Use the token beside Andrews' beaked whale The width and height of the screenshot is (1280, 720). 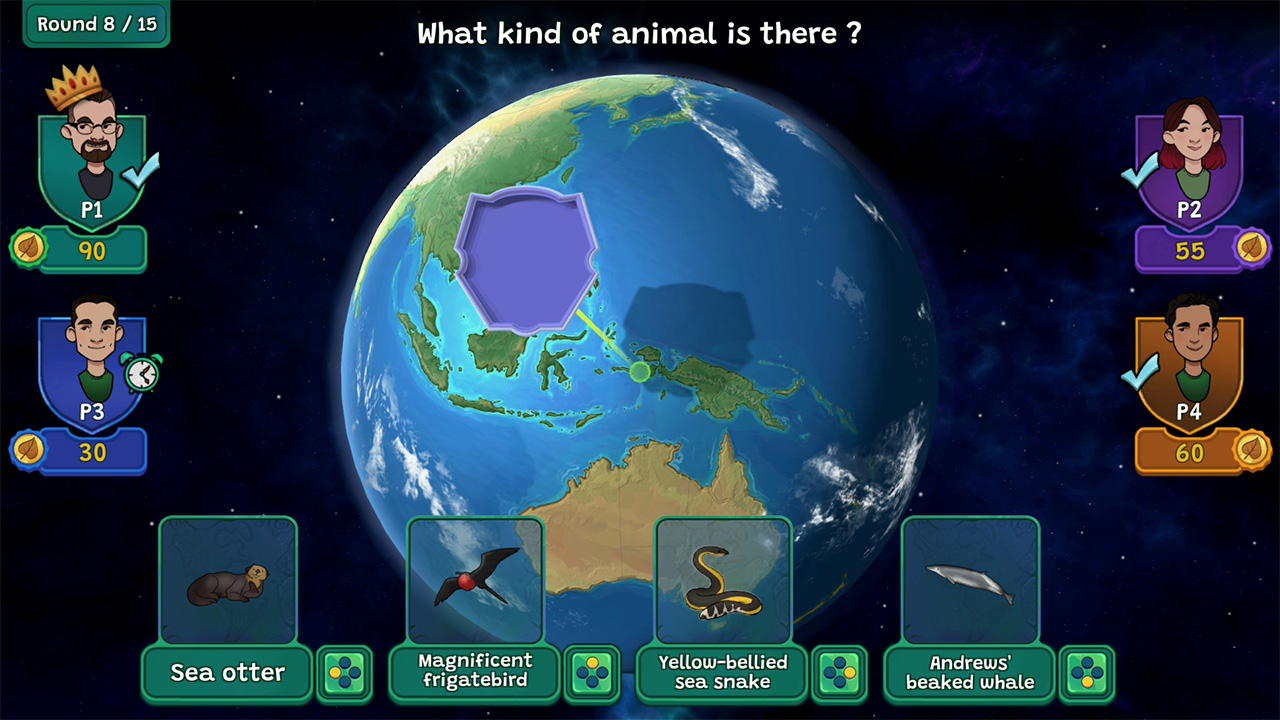(1088, 673)
